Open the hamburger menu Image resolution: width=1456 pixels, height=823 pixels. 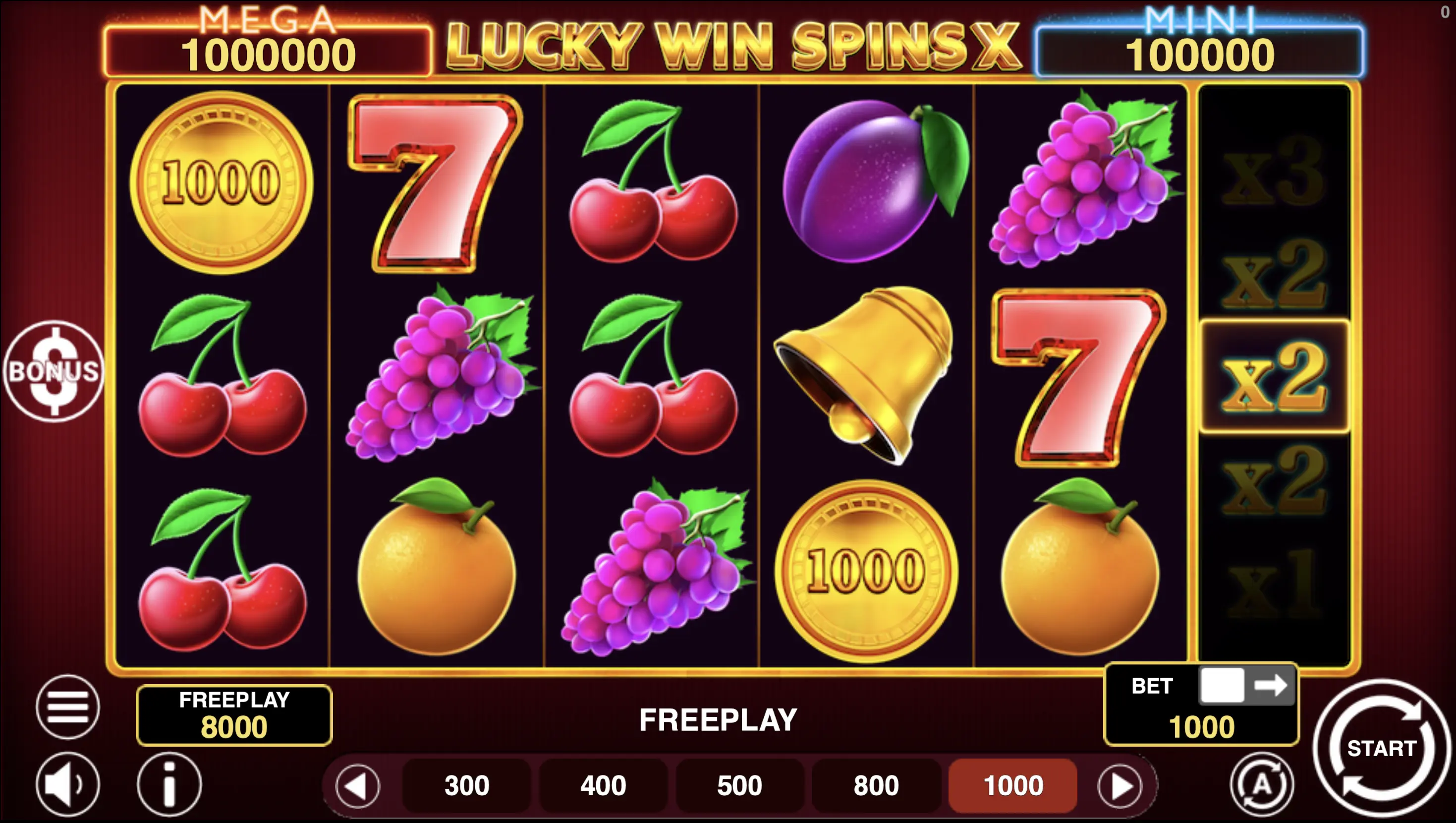click(67, 708)
